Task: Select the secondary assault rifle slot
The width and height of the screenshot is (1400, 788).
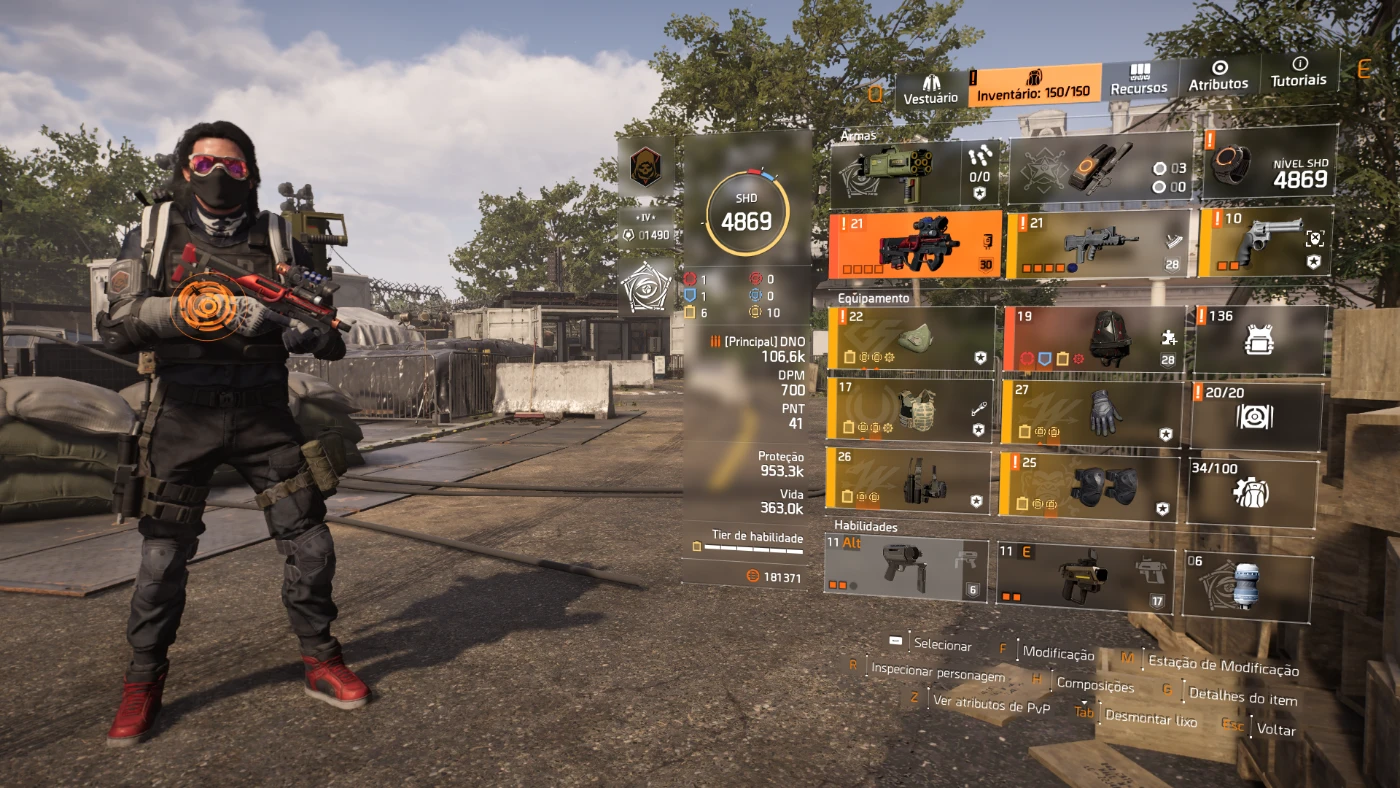Action: coord(1098,243)
